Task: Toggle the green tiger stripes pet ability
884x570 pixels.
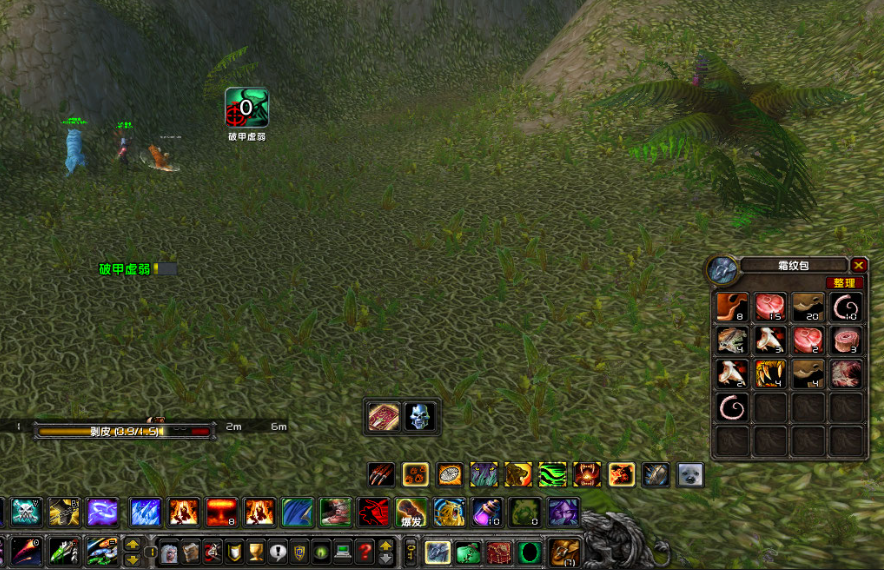Action: pos(553,474)
